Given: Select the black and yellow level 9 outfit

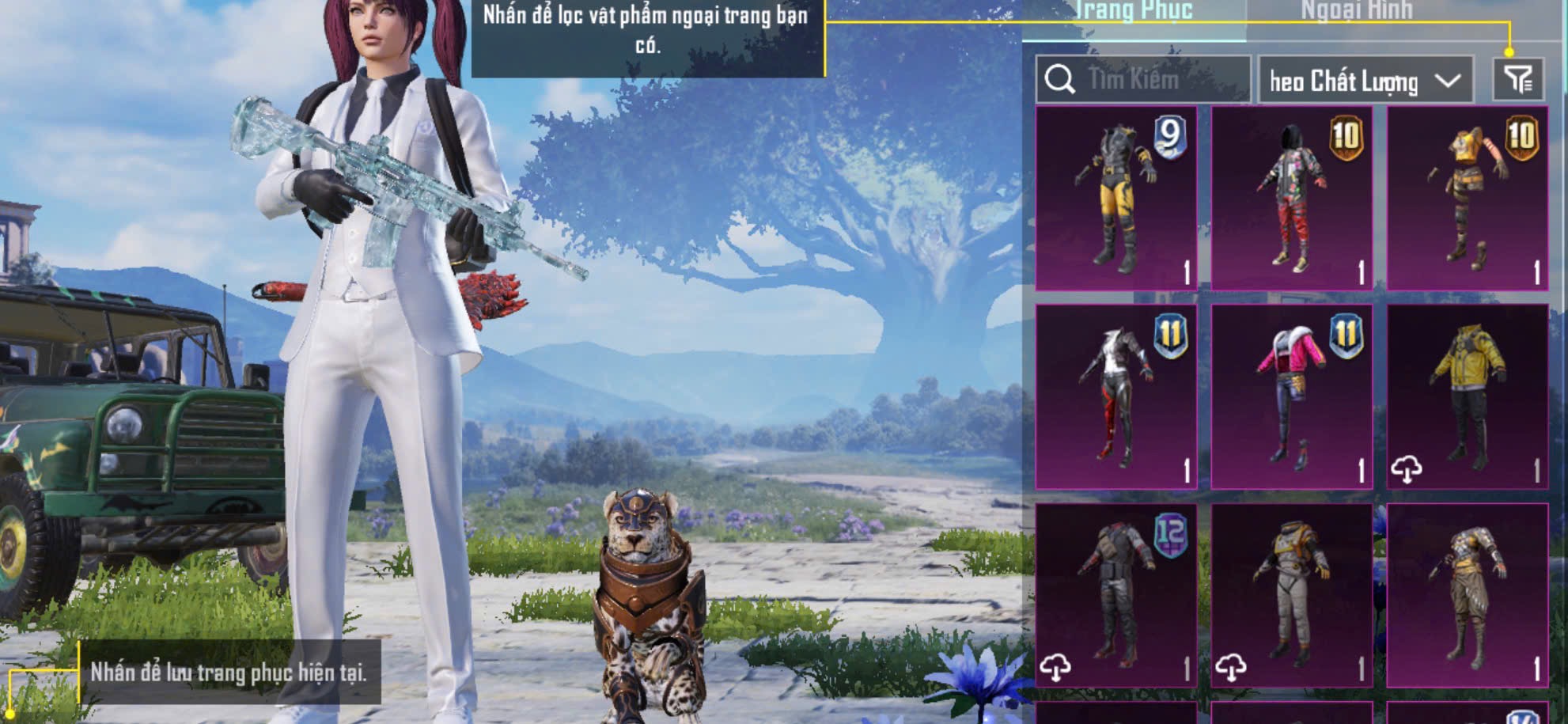Looking at the screenshot, I should click(x=1115, y=198).
